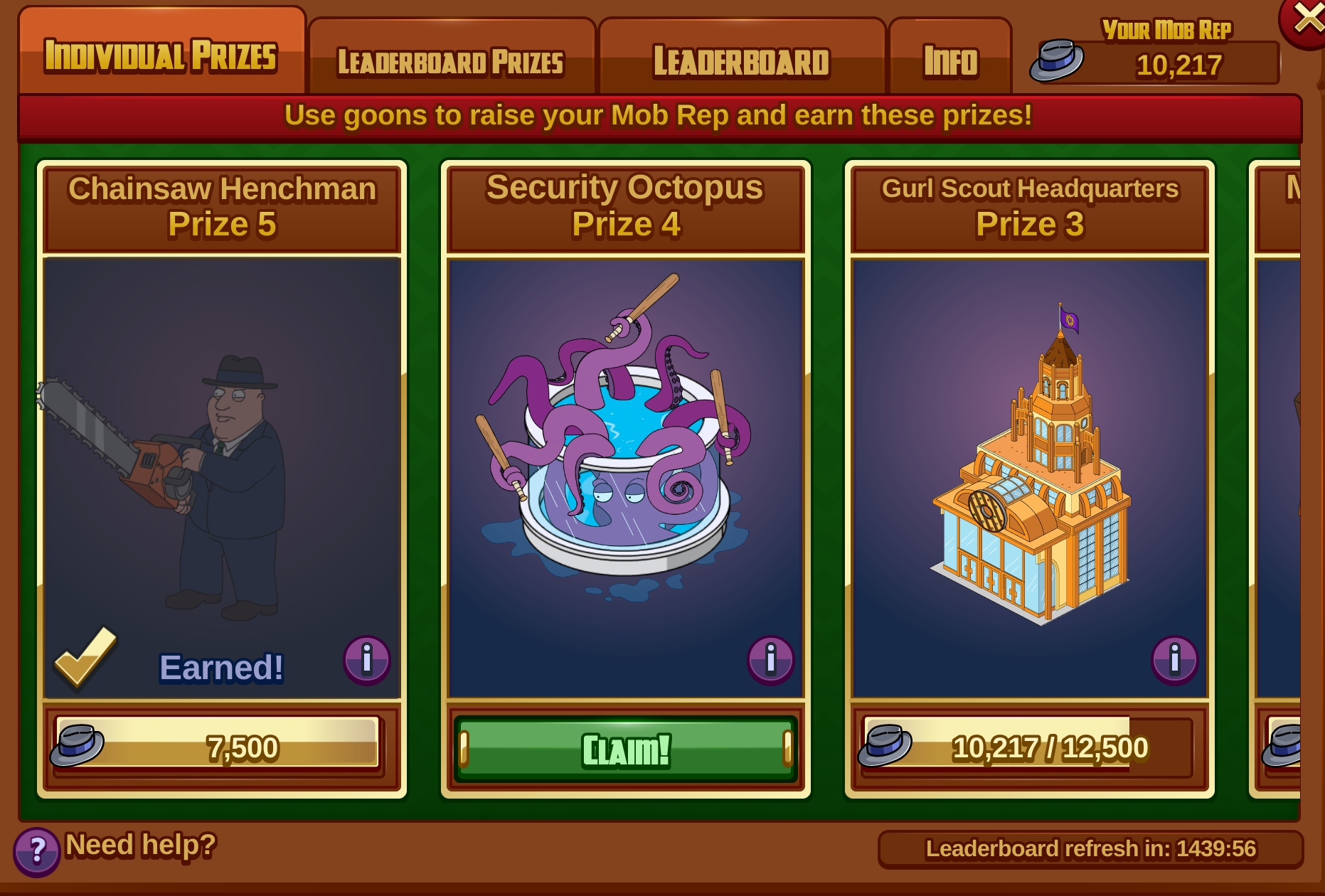The image size is (1325, 896).
Task: Switch to the Individual Prizes tab
Action: coord(161,55)
